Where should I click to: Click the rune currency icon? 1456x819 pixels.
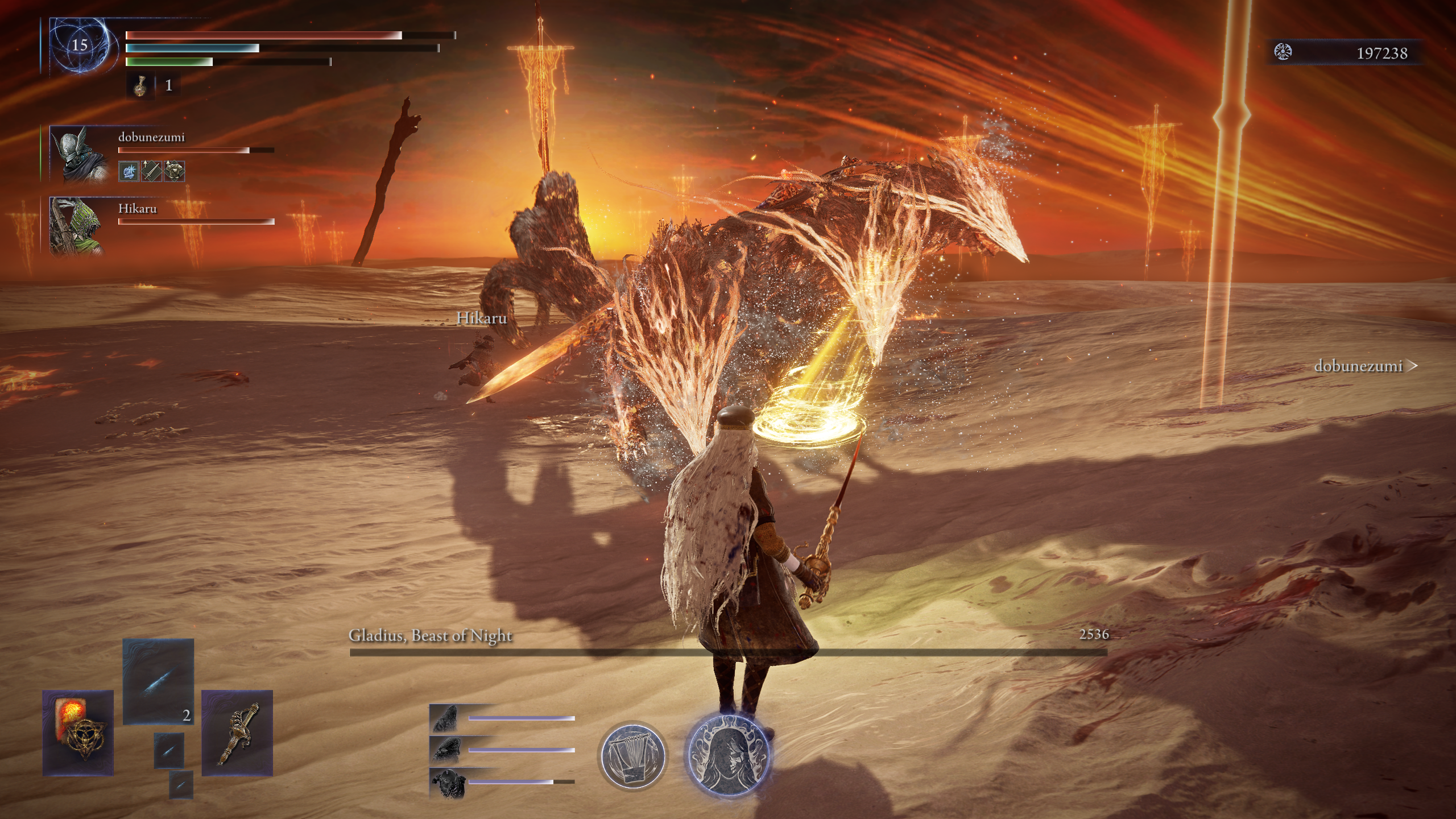pyautogui.click(x=1284, y=52)
